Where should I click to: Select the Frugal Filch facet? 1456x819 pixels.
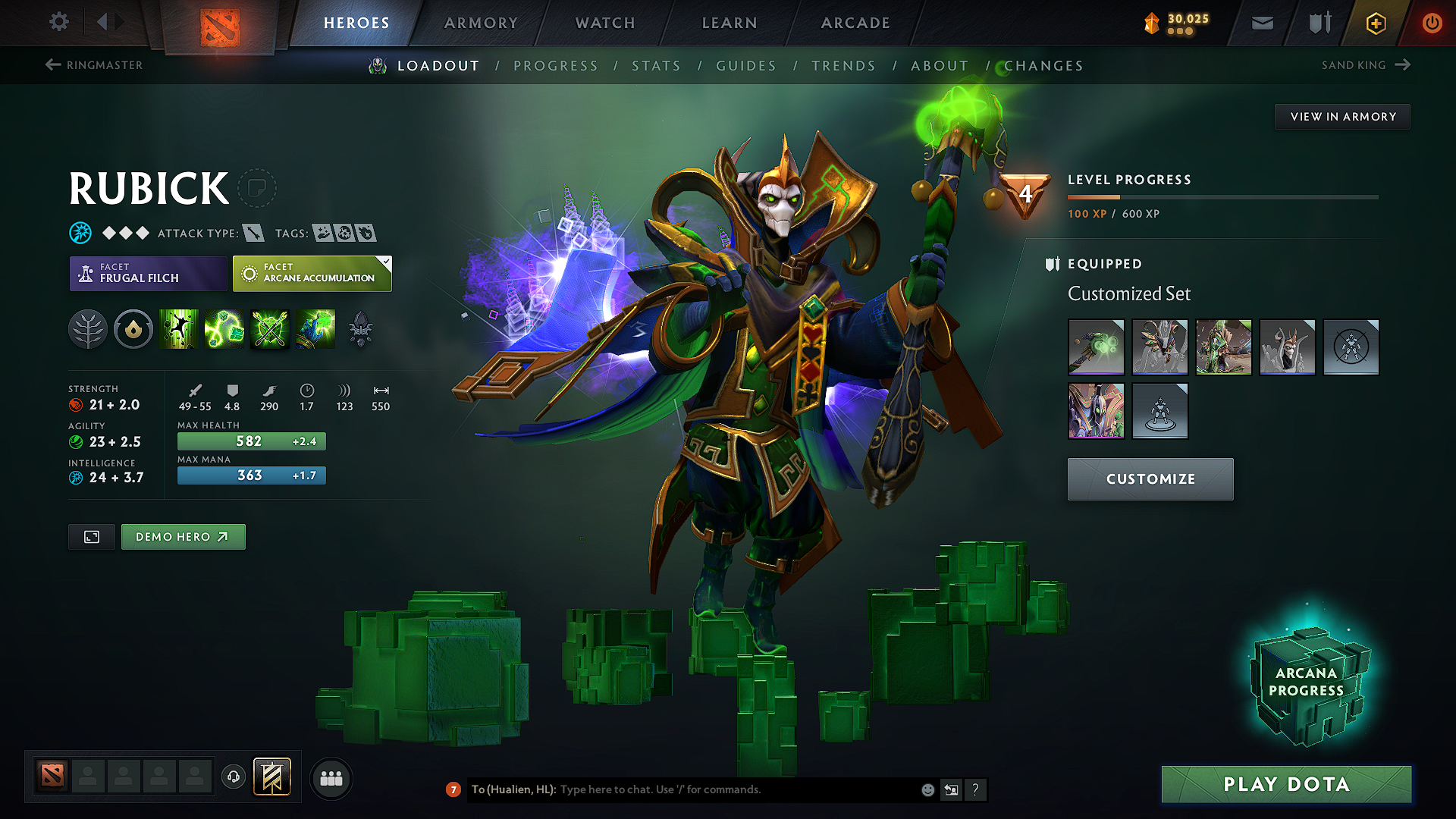[x=149, y=273]
